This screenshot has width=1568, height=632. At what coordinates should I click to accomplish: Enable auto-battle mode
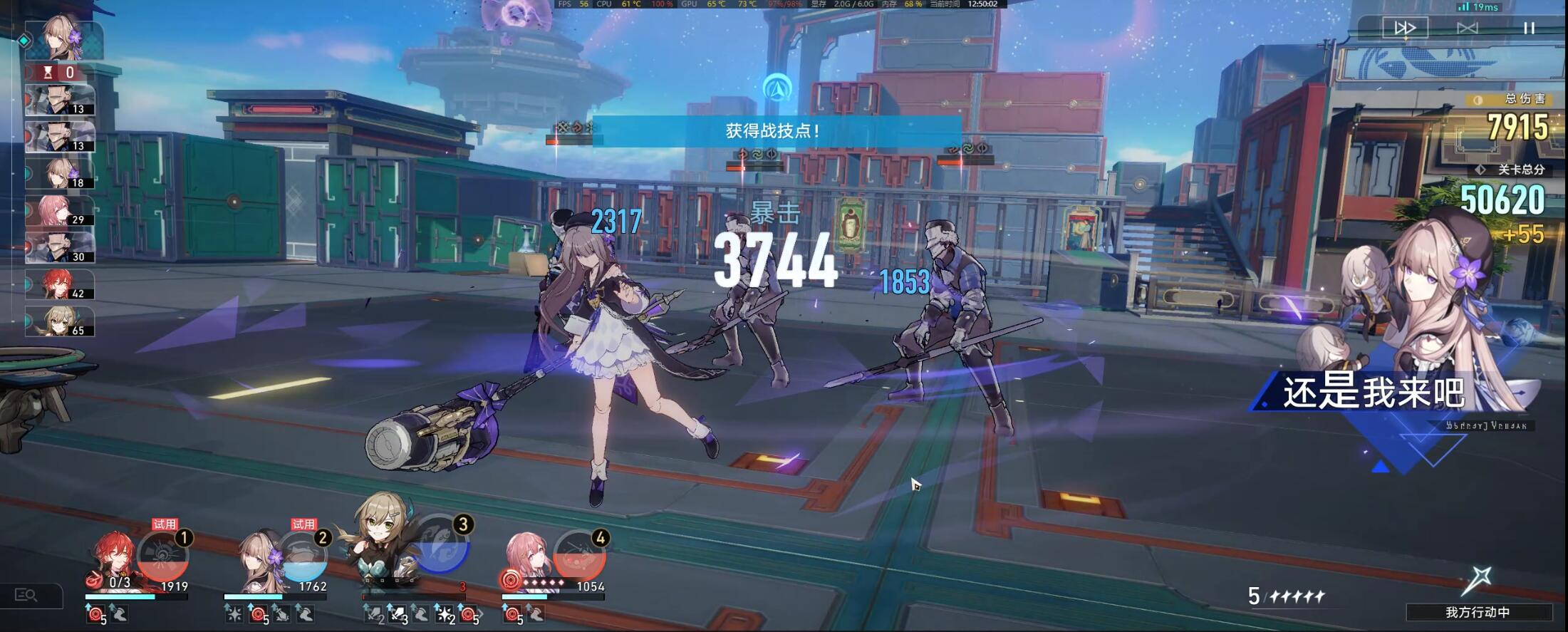(1468, 27)
